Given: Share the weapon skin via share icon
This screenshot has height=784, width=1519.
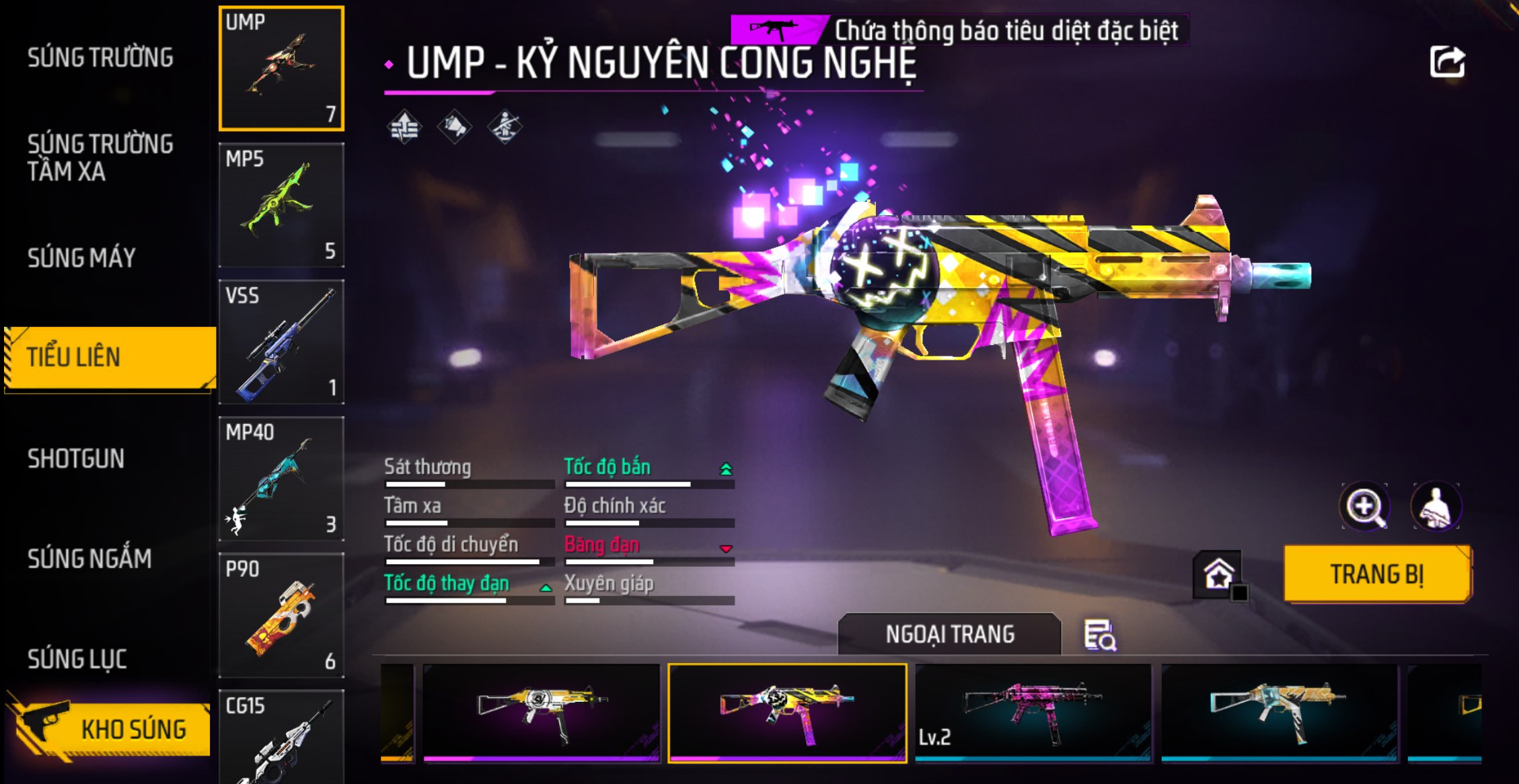Looking at the screenshot, I should click(x=1447, y=63).
